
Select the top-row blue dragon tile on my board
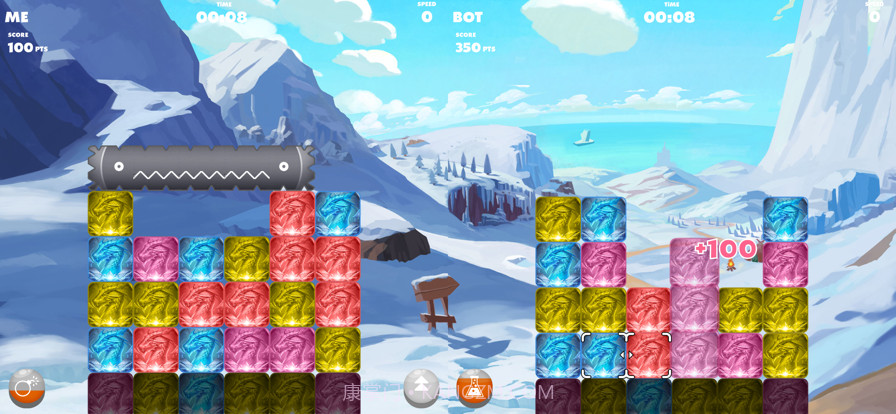point(338,213)
